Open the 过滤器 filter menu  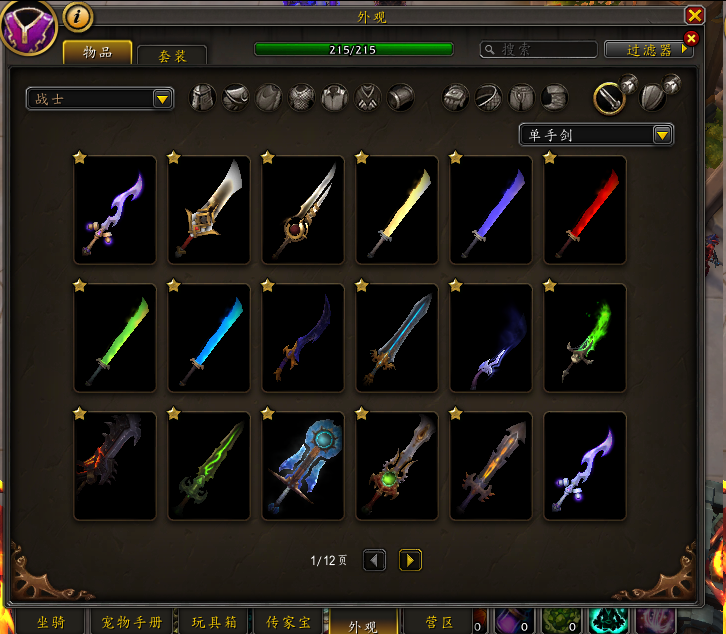[x=646, y=49]
